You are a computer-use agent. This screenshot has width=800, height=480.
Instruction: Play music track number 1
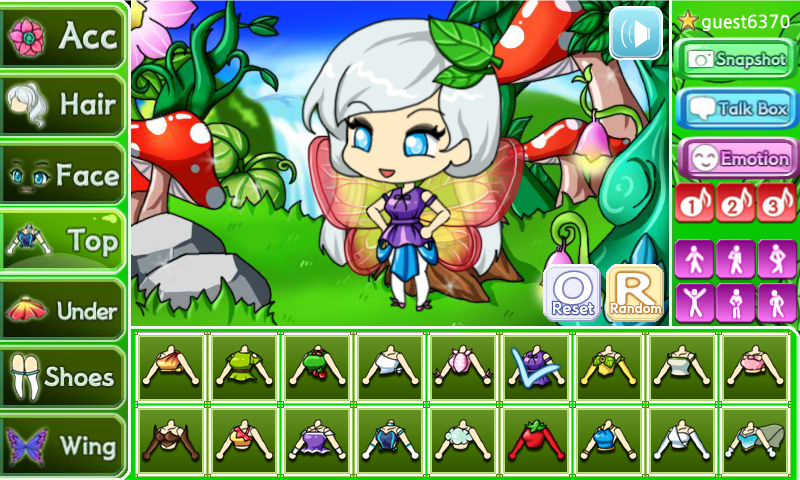[x=694, y=203]
